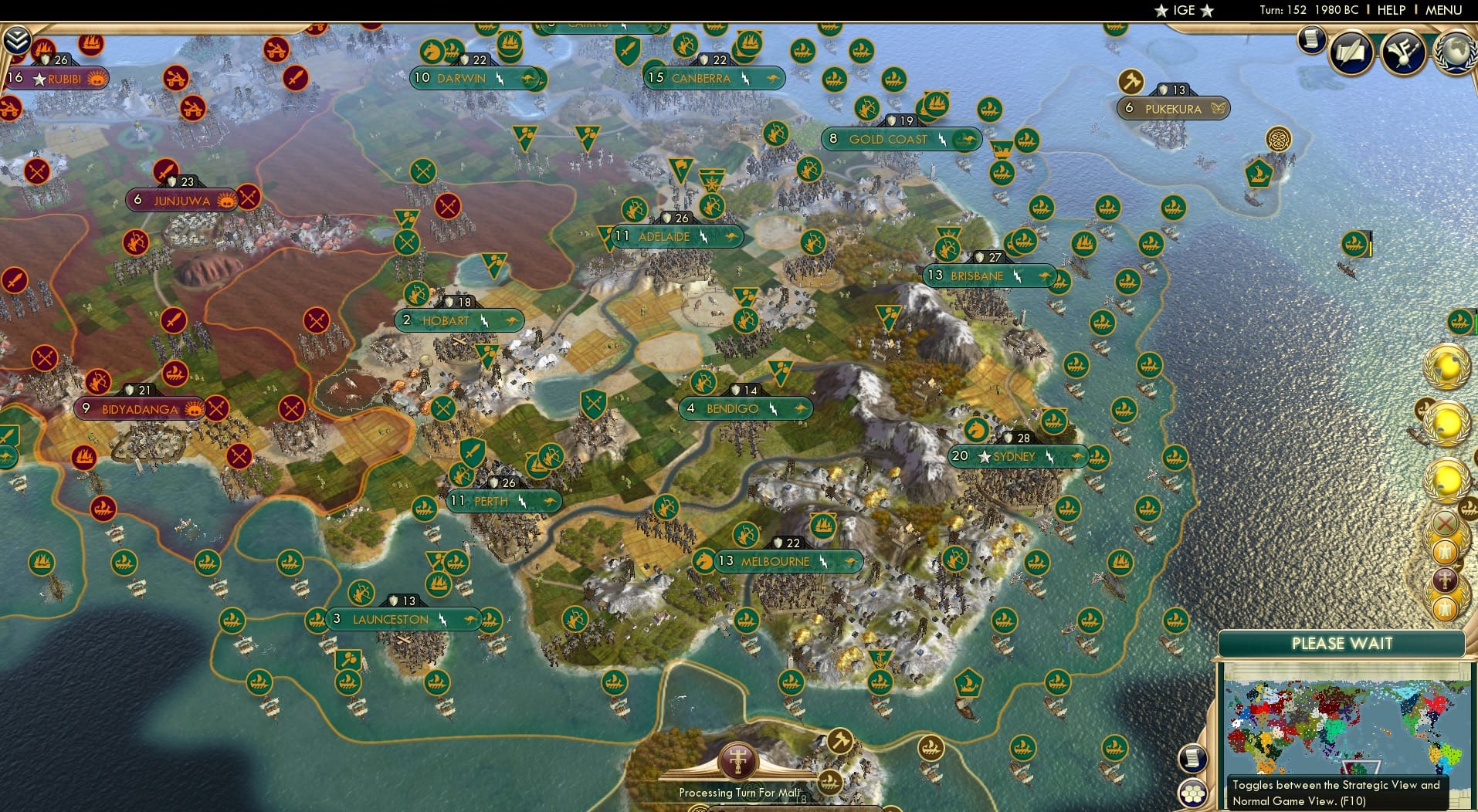1478x812 pixels.
Task: Click the scroll icon above the hex view toggle
Action: click(x=1192, y=759)
